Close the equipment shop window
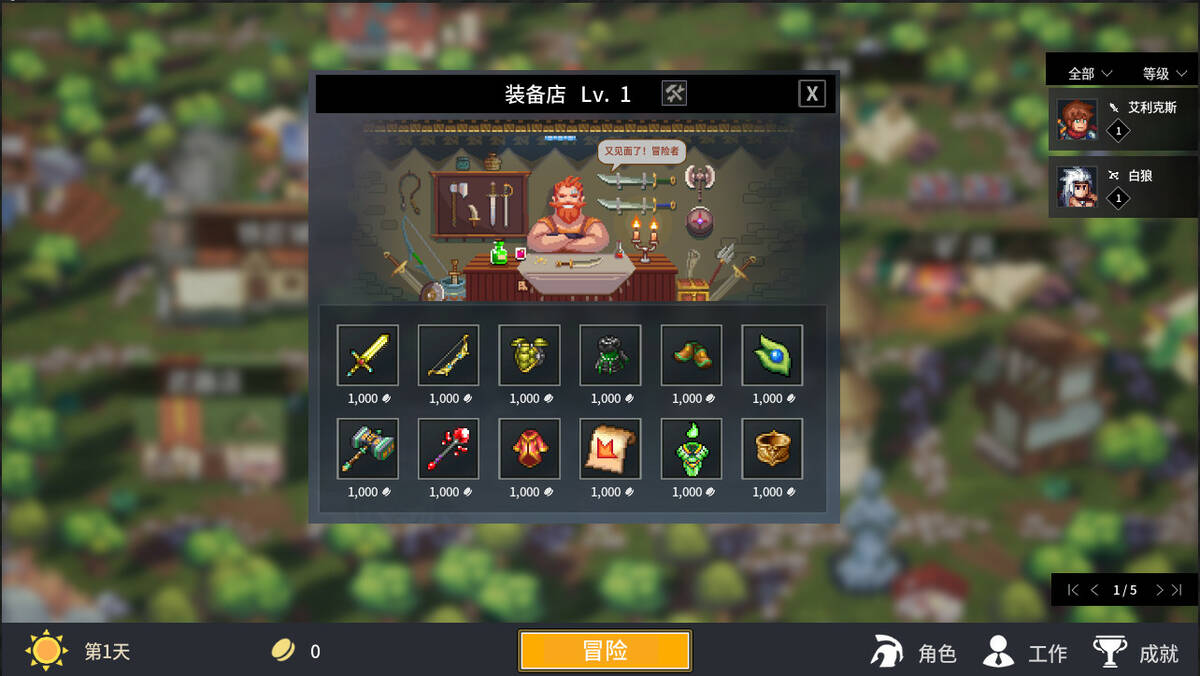 click(x=812, y=94)
